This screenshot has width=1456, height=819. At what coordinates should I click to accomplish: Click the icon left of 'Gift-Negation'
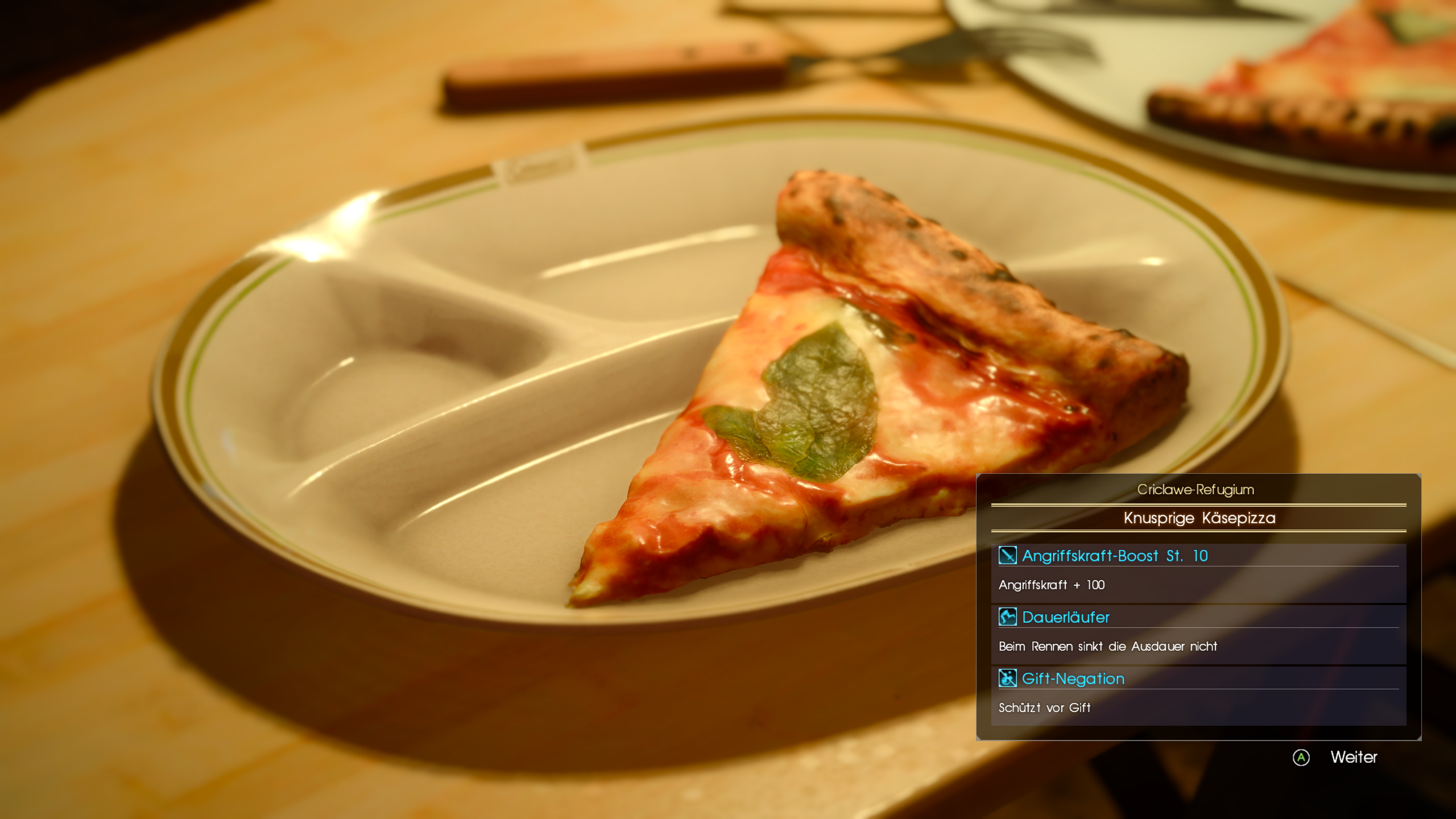click(1007, 679)
